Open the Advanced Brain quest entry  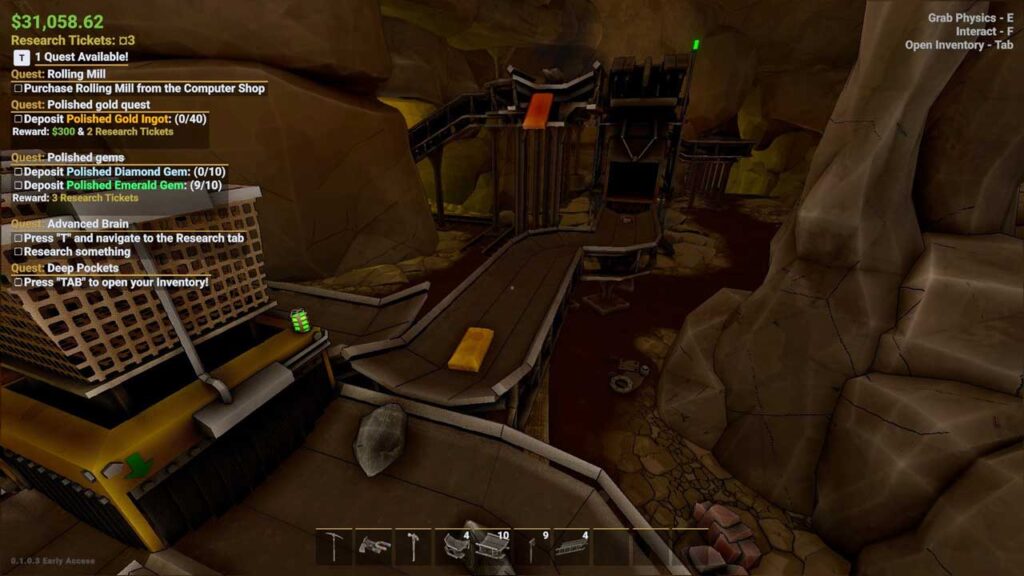click(83, 223)
